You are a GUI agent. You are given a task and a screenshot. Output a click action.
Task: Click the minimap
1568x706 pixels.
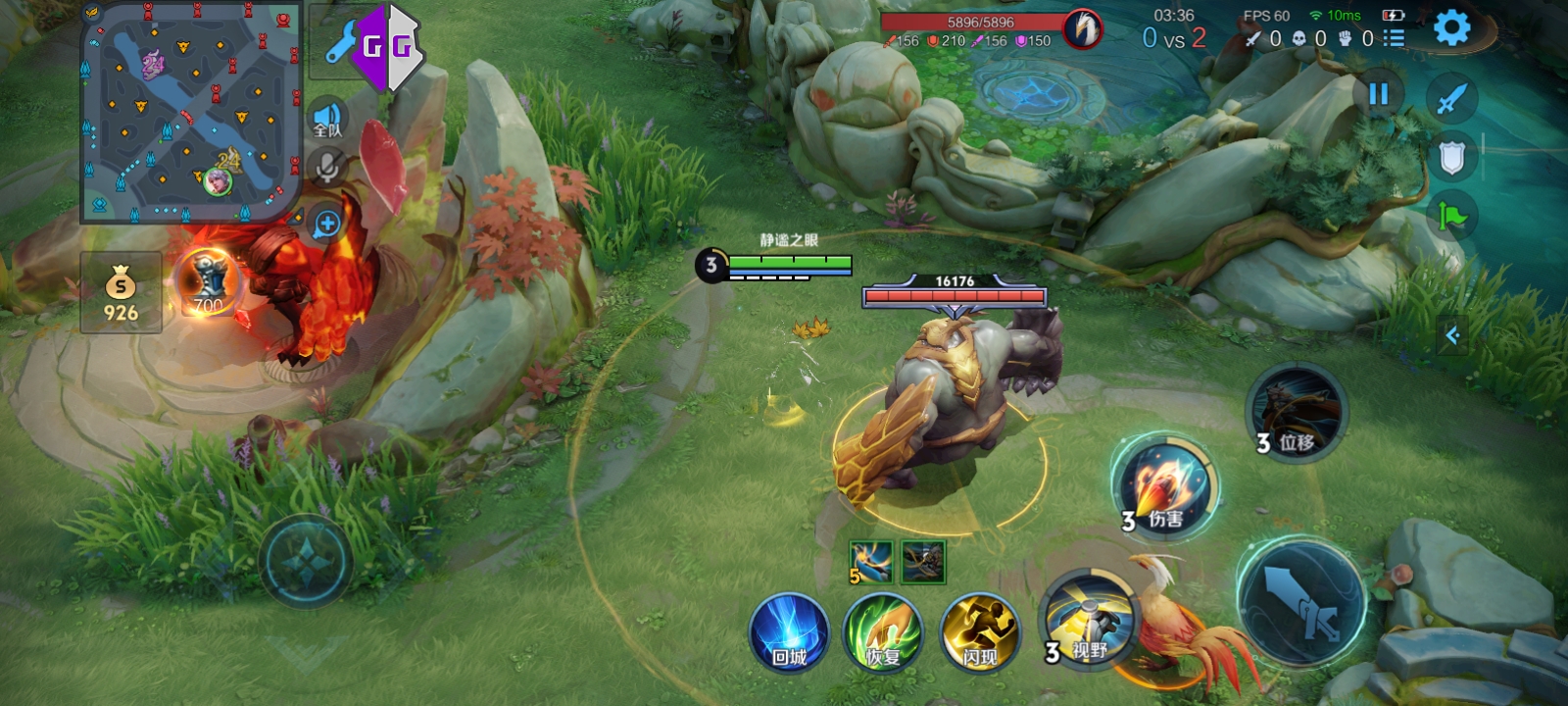[x=190, y=111]
